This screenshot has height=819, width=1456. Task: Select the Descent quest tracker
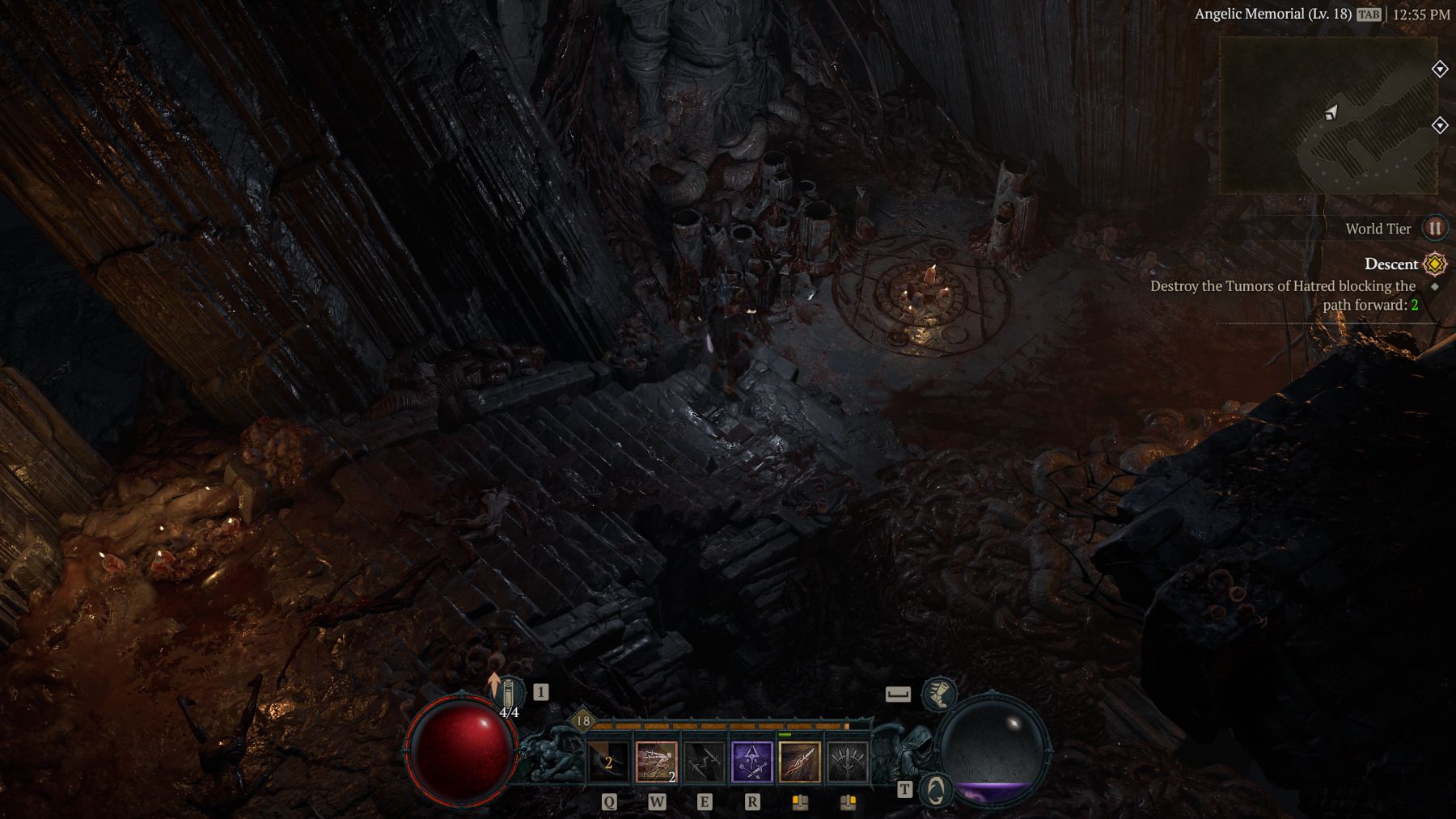coord(1390,264)
